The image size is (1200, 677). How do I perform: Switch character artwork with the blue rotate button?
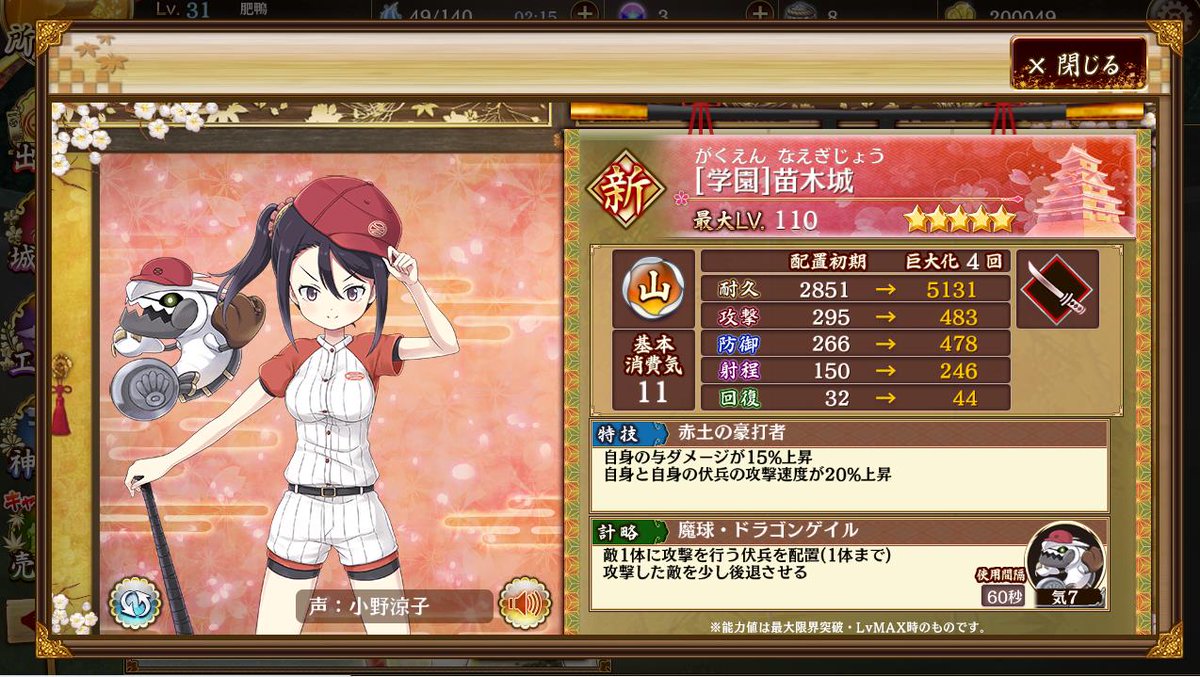coord(135,603)
